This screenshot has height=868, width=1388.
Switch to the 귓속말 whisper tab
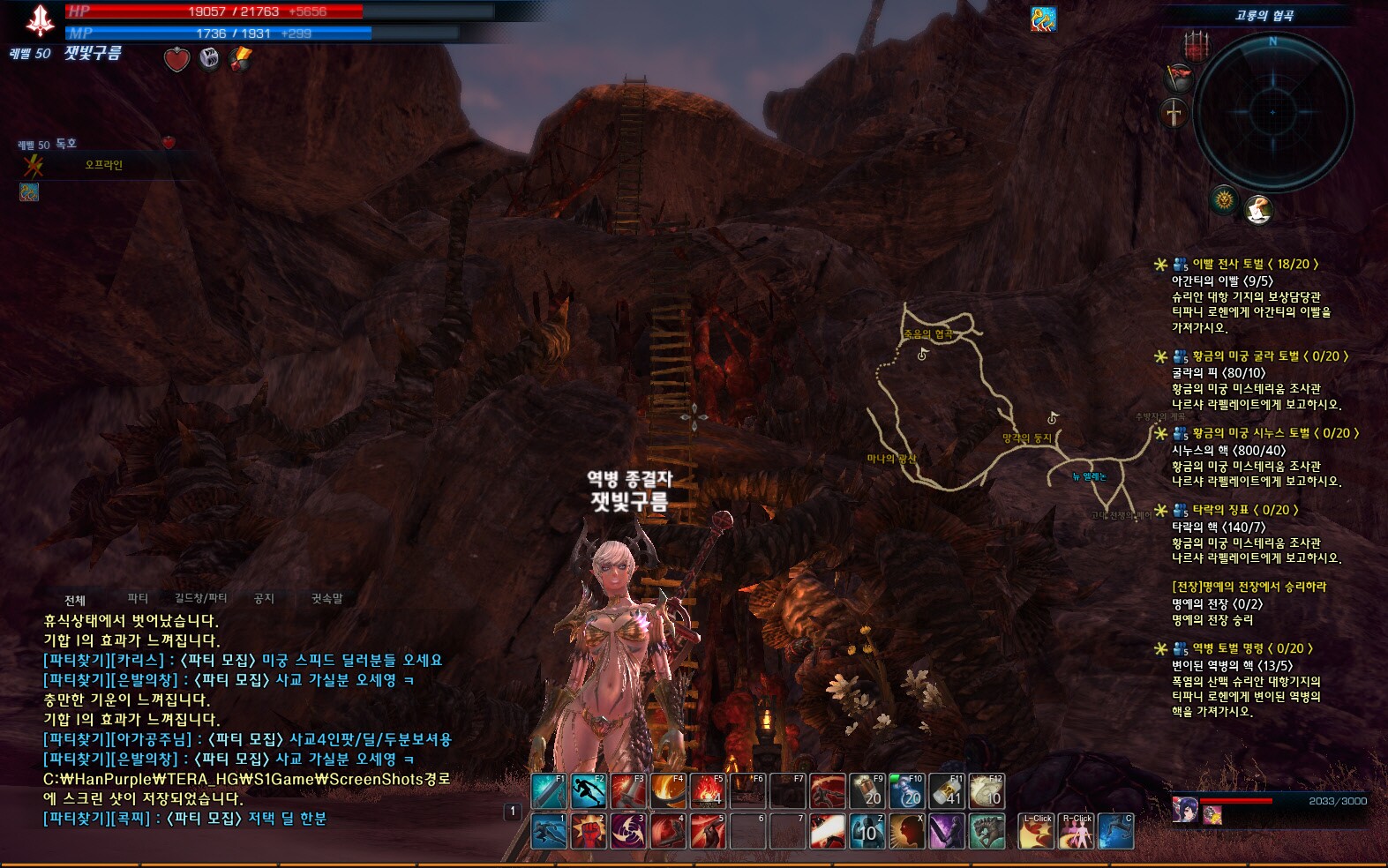pos(326,599)
